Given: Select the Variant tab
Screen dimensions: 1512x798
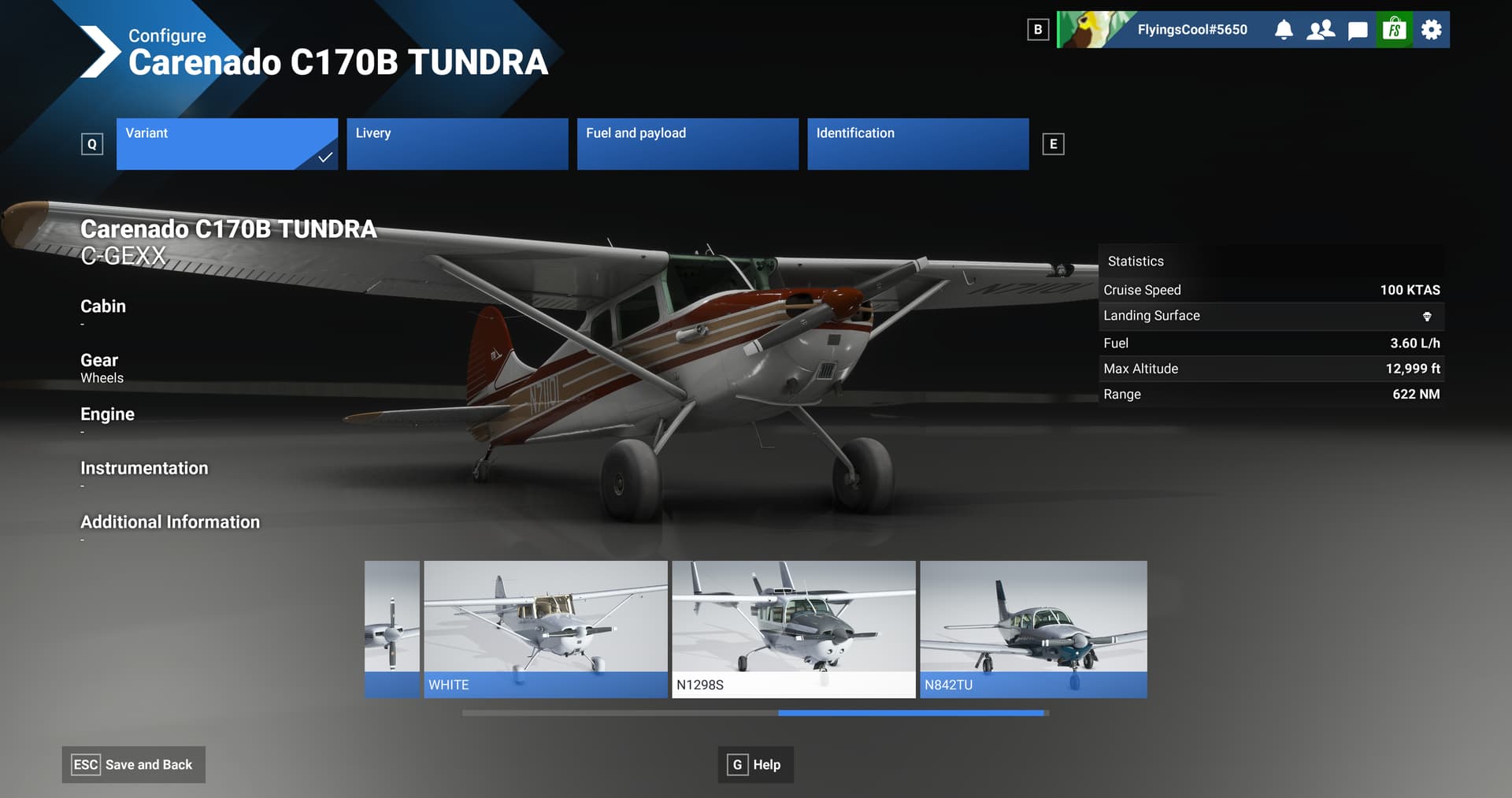Looking at the screenshot, I should (x=227, y=144).
